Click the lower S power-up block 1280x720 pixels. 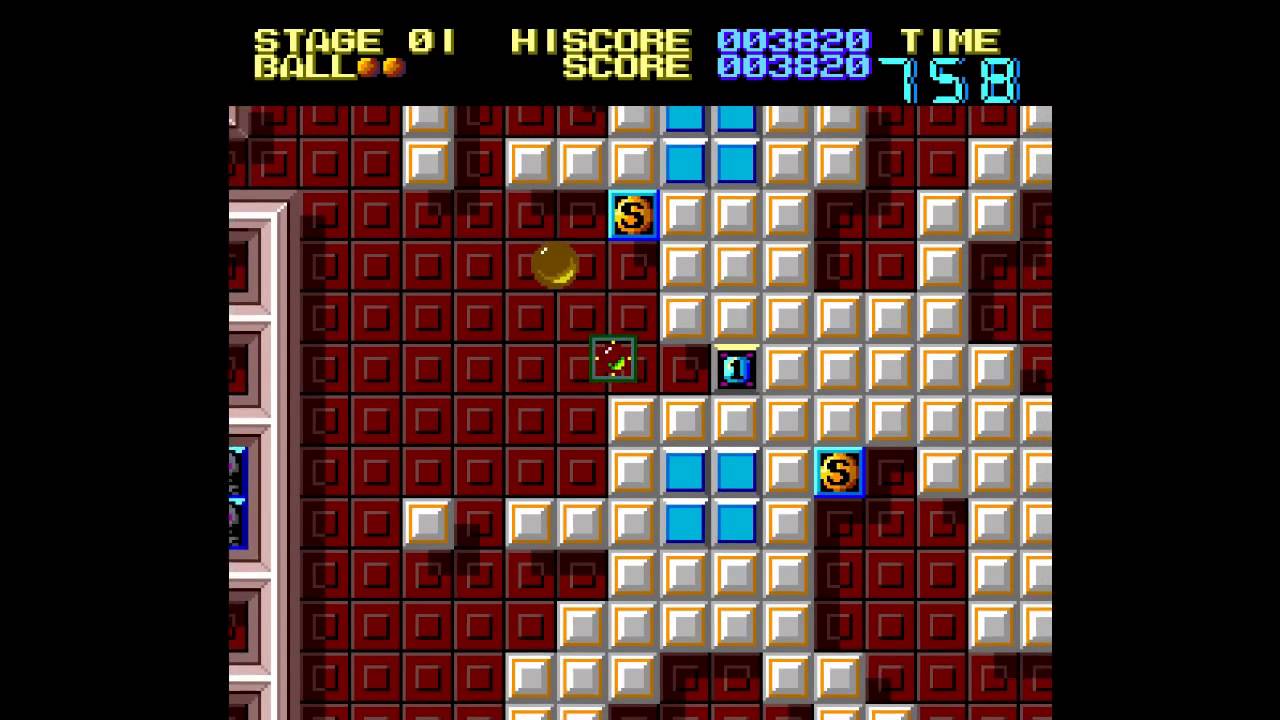pos(838,472)
